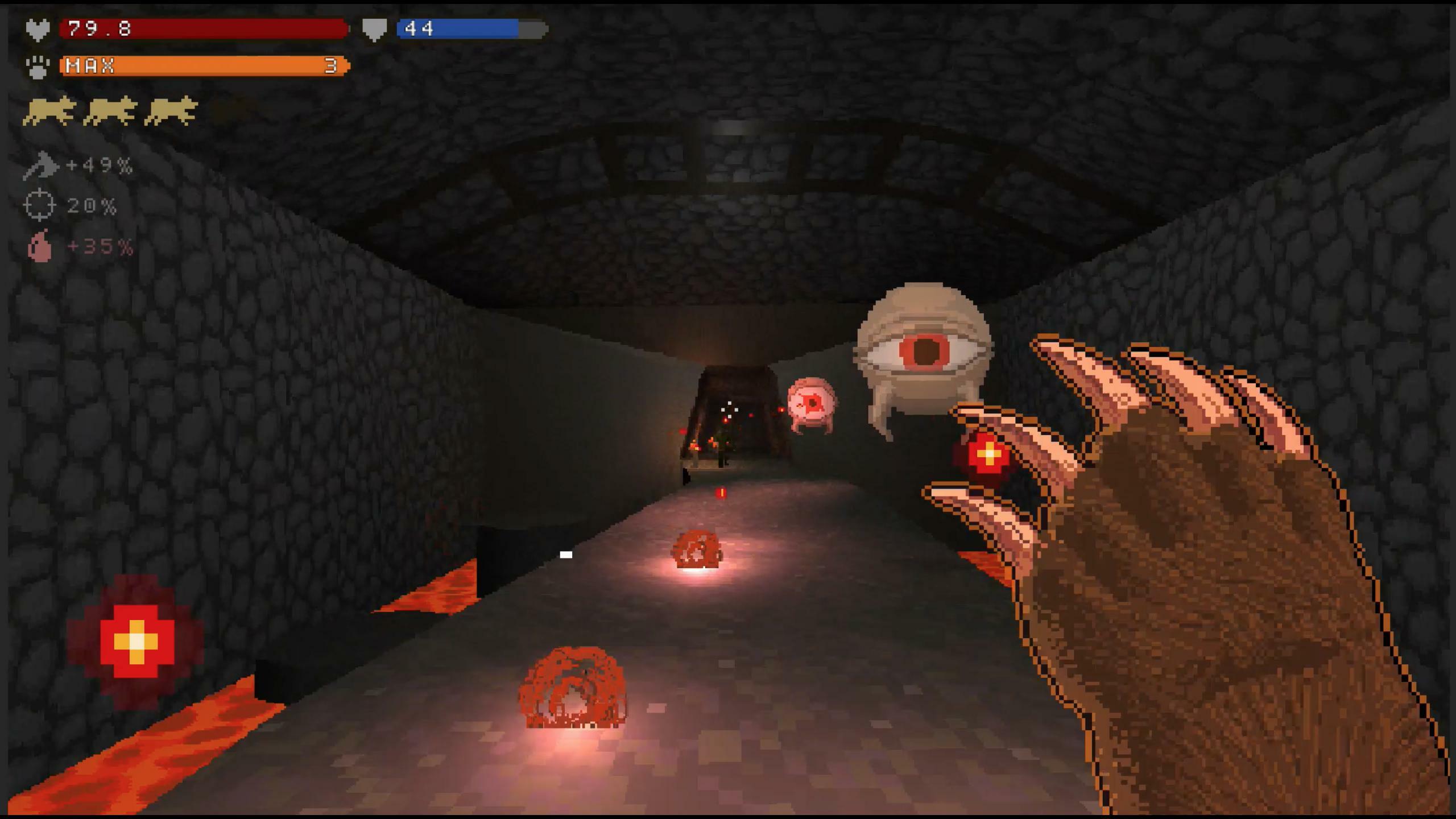The height and width of the screenshot is (819, 1456).
Task: Click the axe icon showing +49%
Action: coord(41,165)
